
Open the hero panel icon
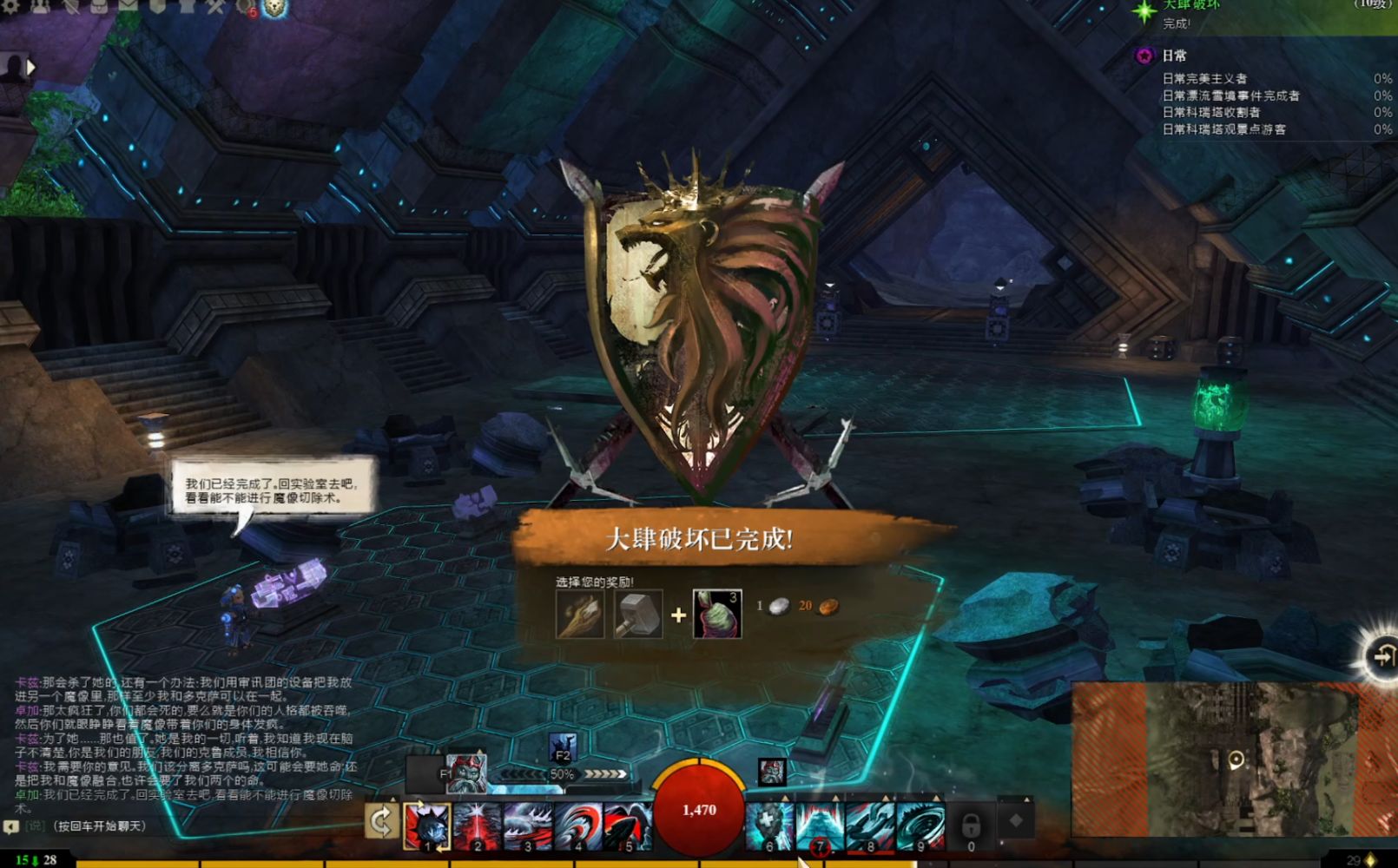(40, 9)
